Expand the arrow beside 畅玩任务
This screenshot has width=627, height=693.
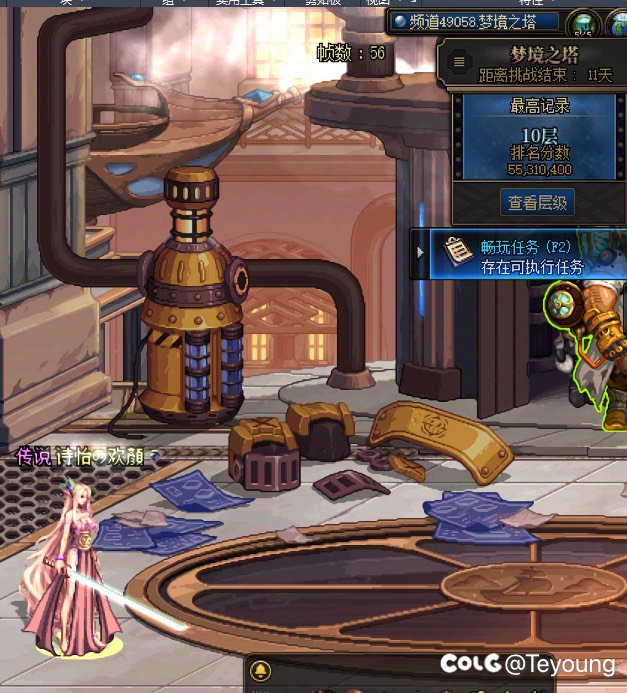(x=420, y=255)
